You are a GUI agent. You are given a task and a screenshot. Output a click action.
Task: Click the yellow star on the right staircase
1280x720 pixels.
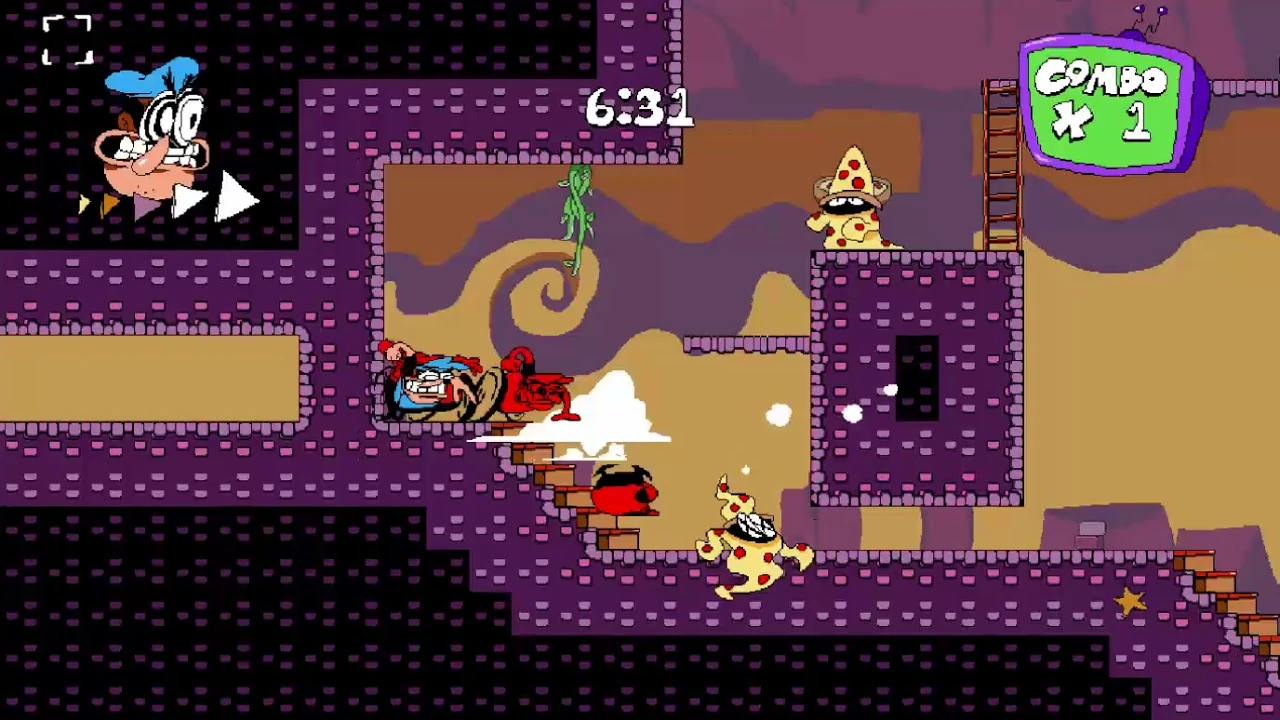coord(1131,599)
